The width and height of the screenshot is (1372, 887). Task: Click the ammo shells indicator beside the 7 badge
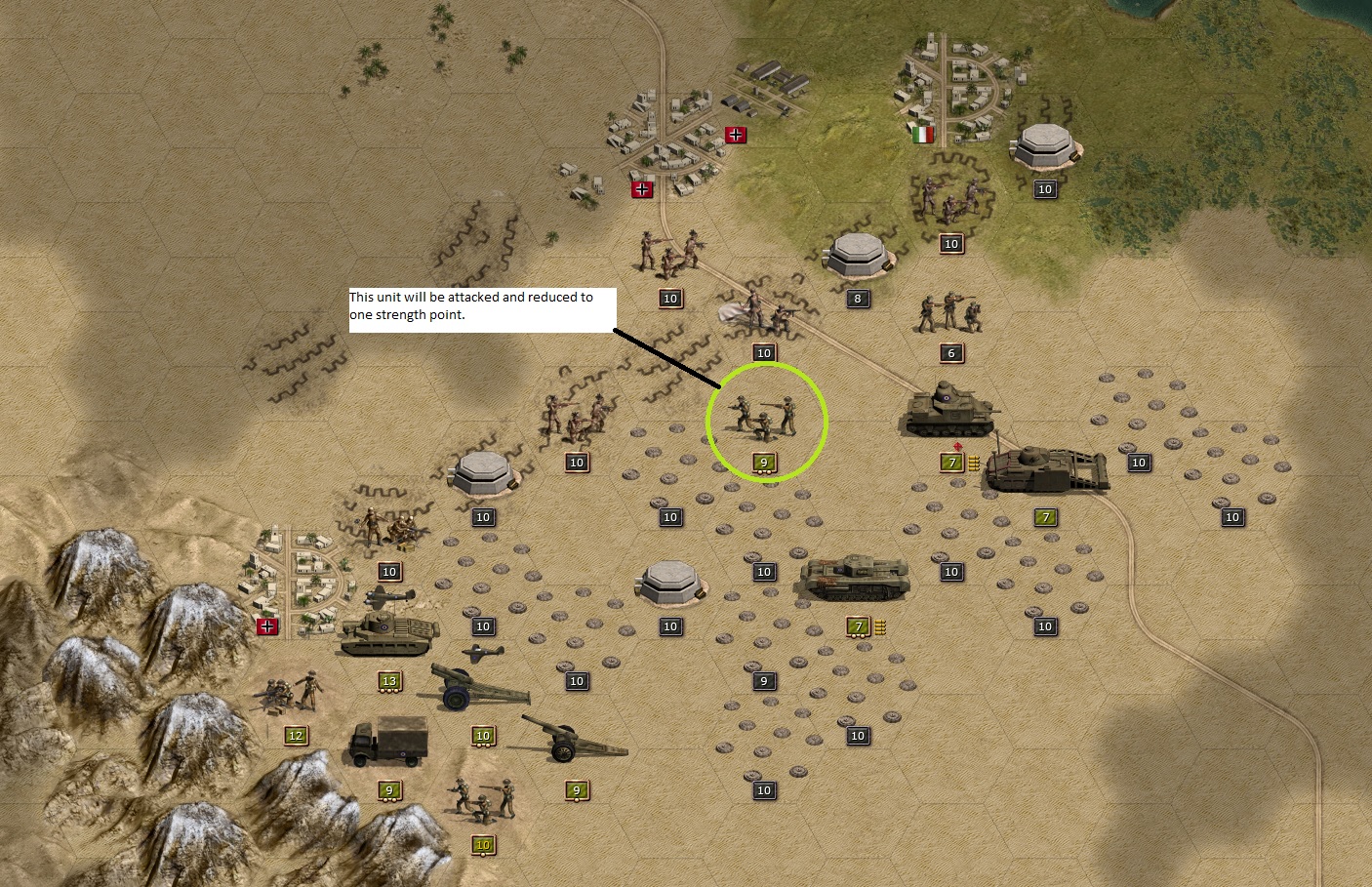(x=973, y=463)
